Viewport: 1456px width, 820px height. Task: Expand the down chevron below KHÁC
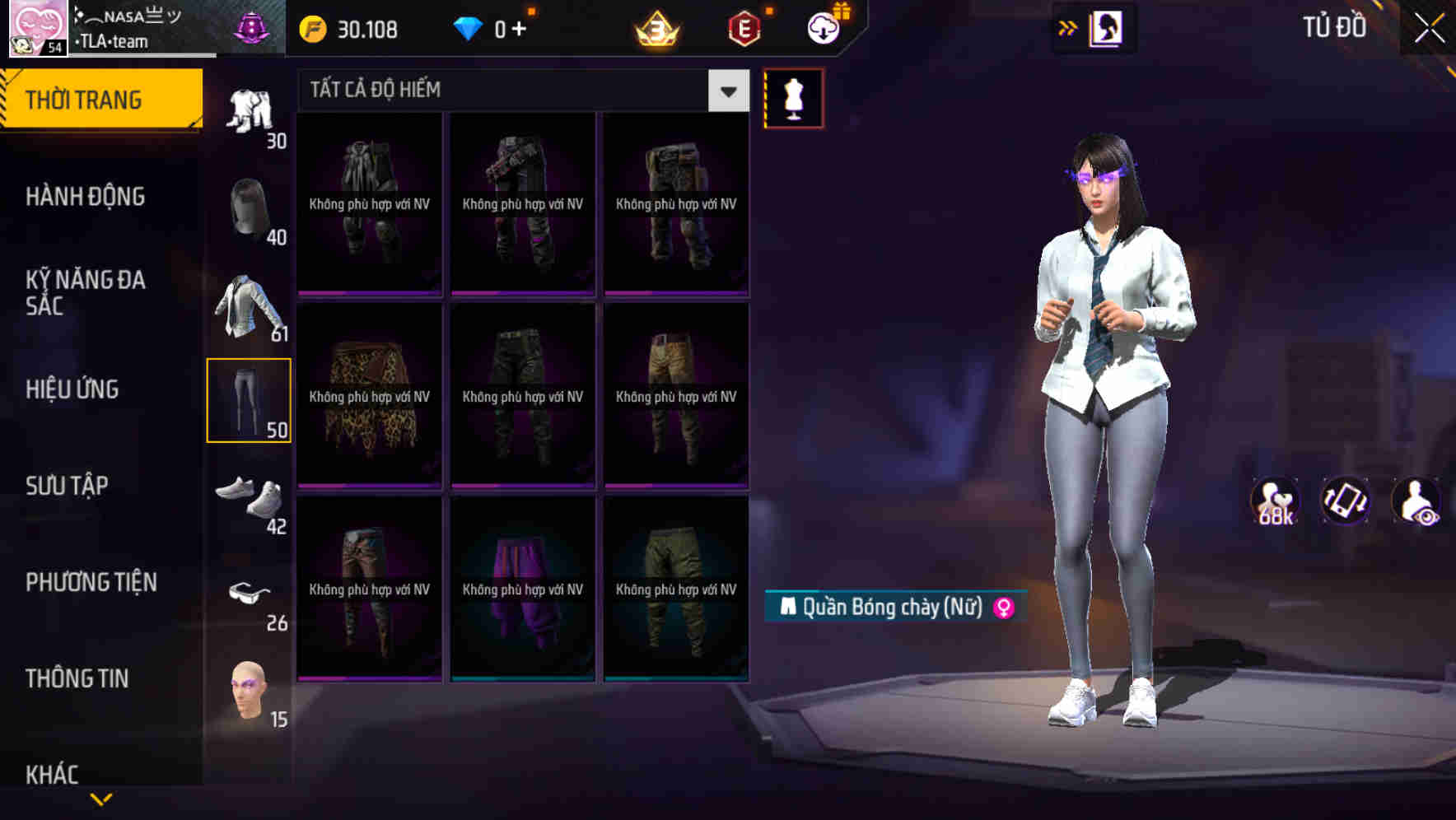click(x=102, y=799)
